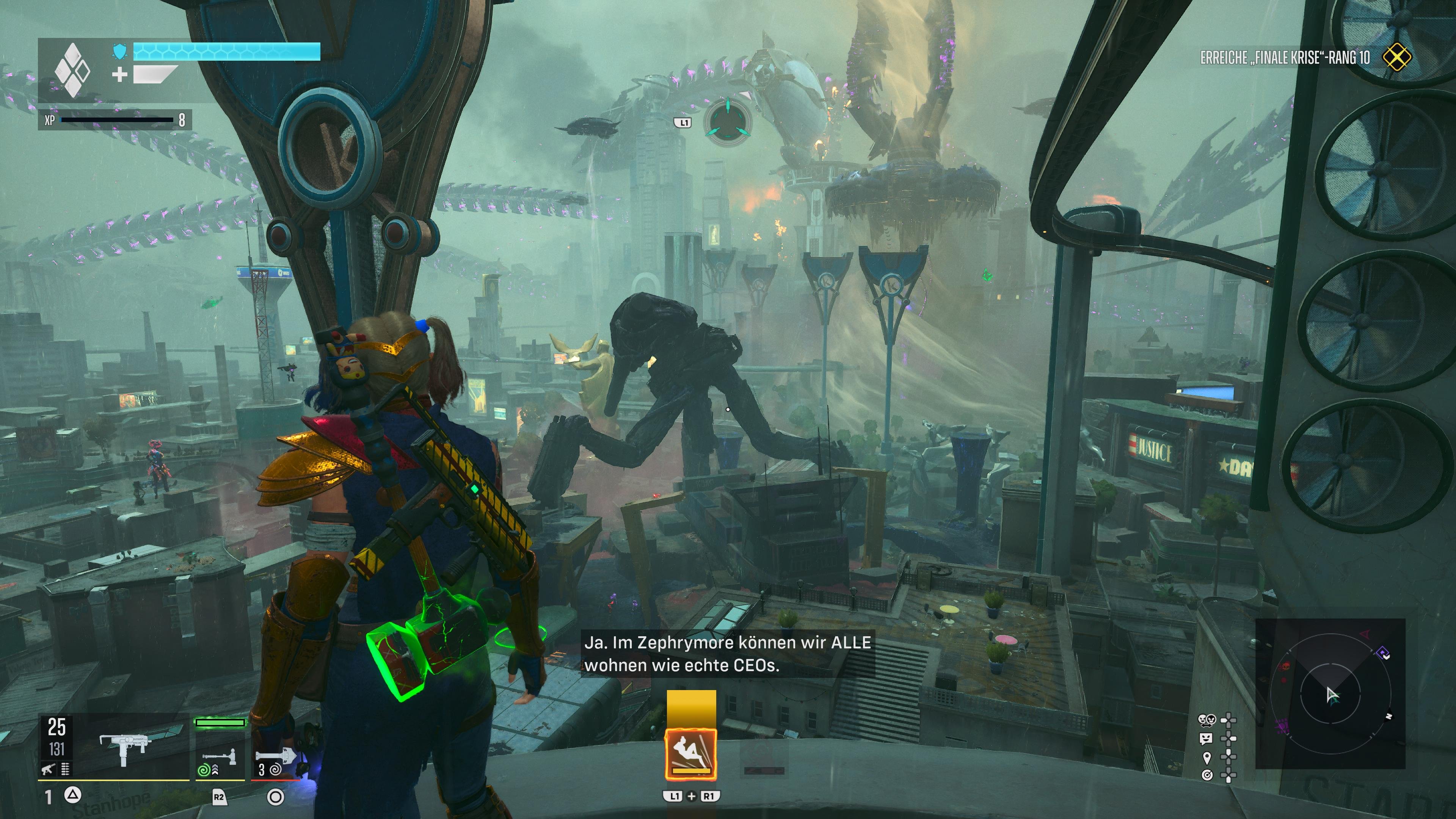
Task: Open the circular radar minimap
Action: click(1330, 693)
